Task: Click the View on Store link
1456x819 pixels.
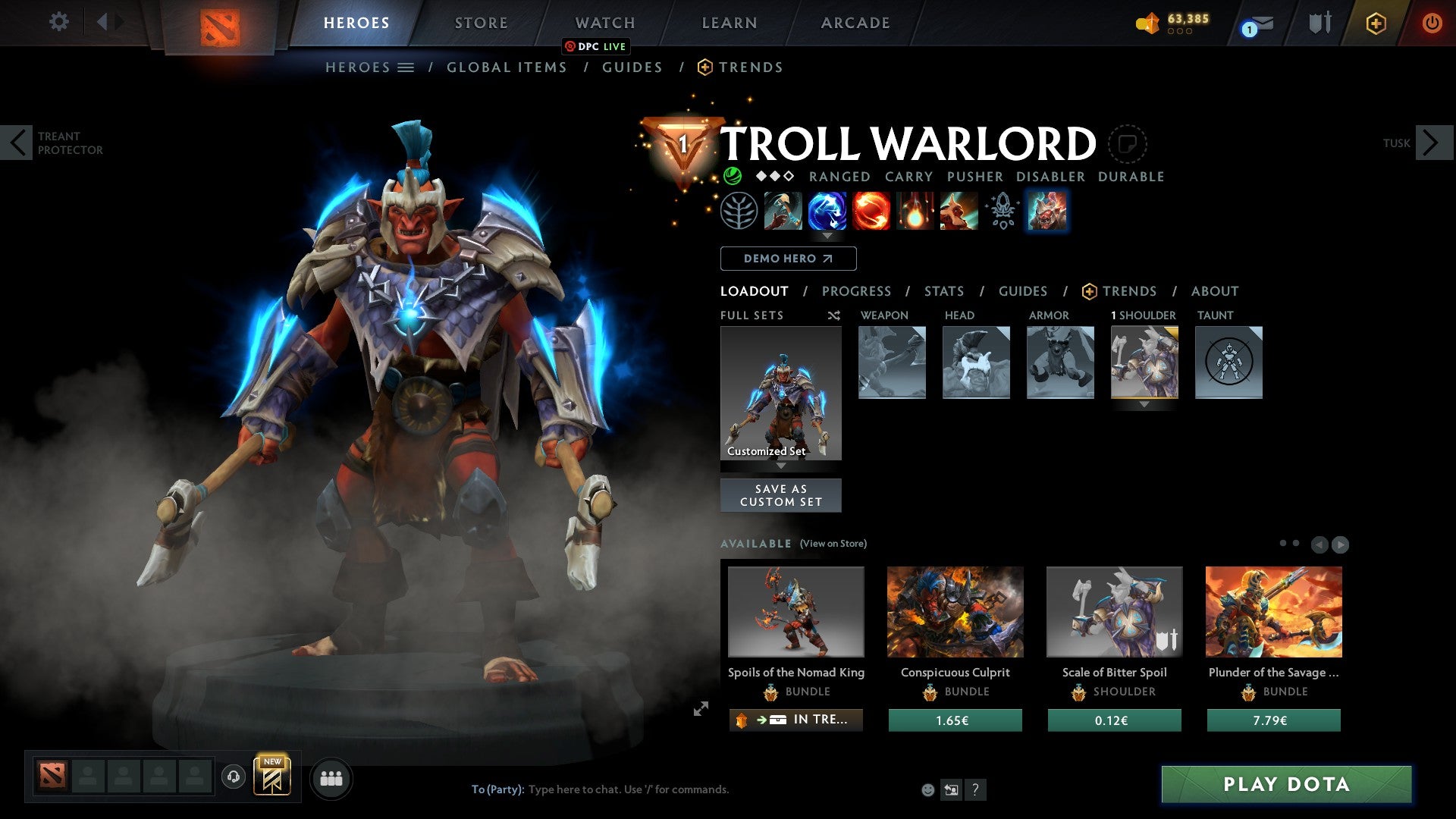Action: [833, 544]
